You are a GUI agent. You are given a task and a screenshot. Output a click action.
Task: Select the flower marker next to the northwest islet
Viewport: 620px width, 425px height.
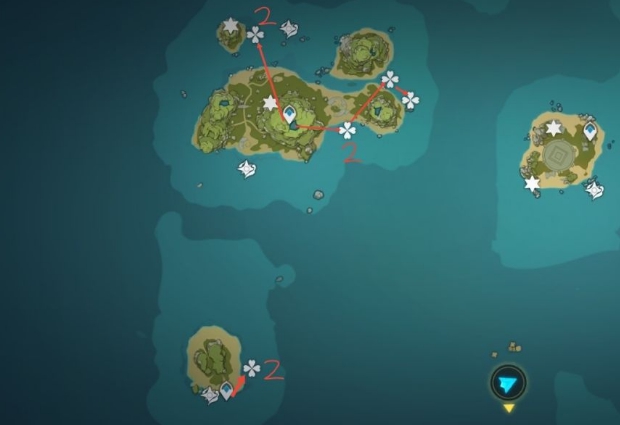pos(256,35)
